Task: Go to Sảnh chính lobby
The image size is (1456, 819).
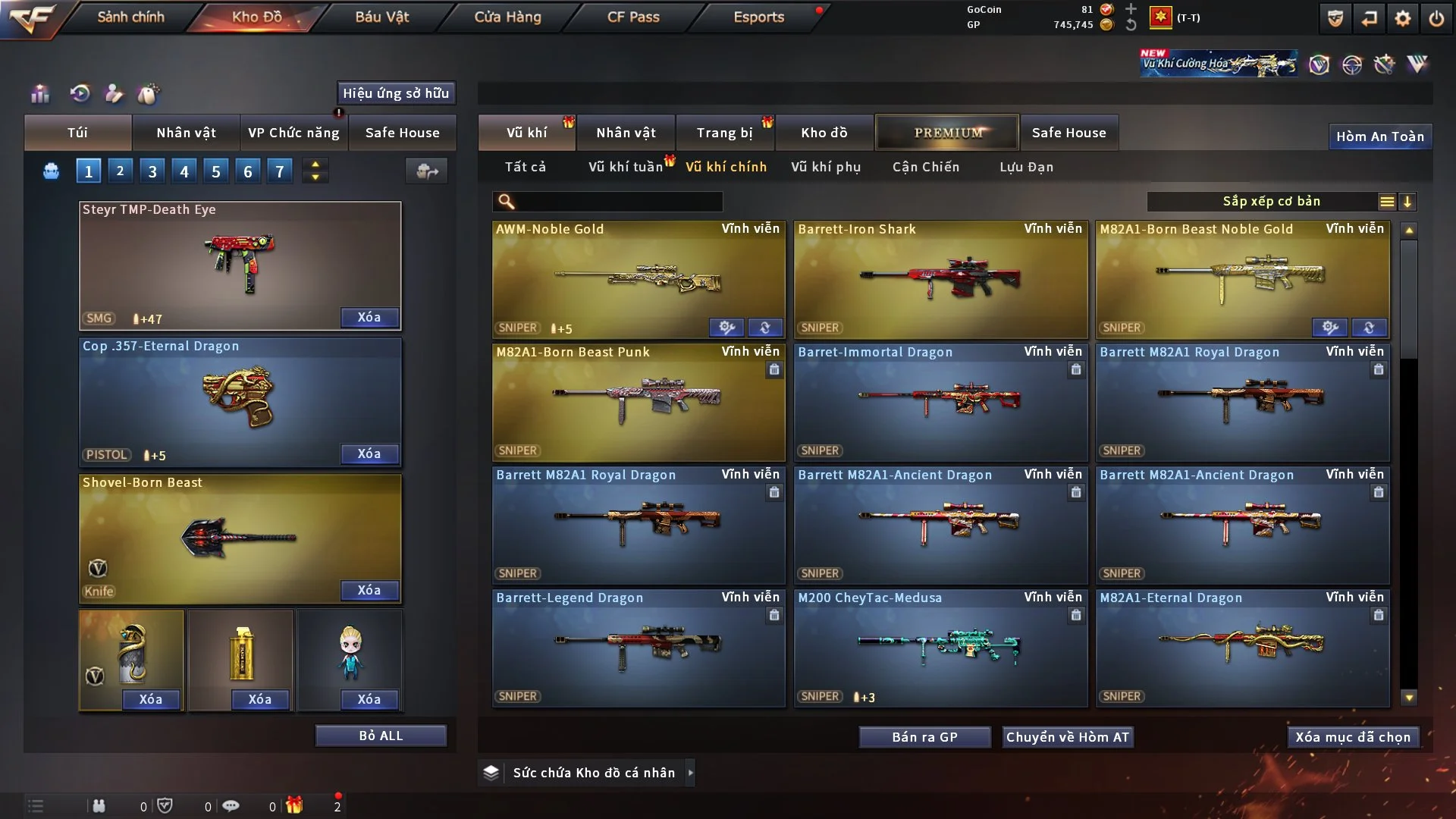Action: (x=130, y=17)
